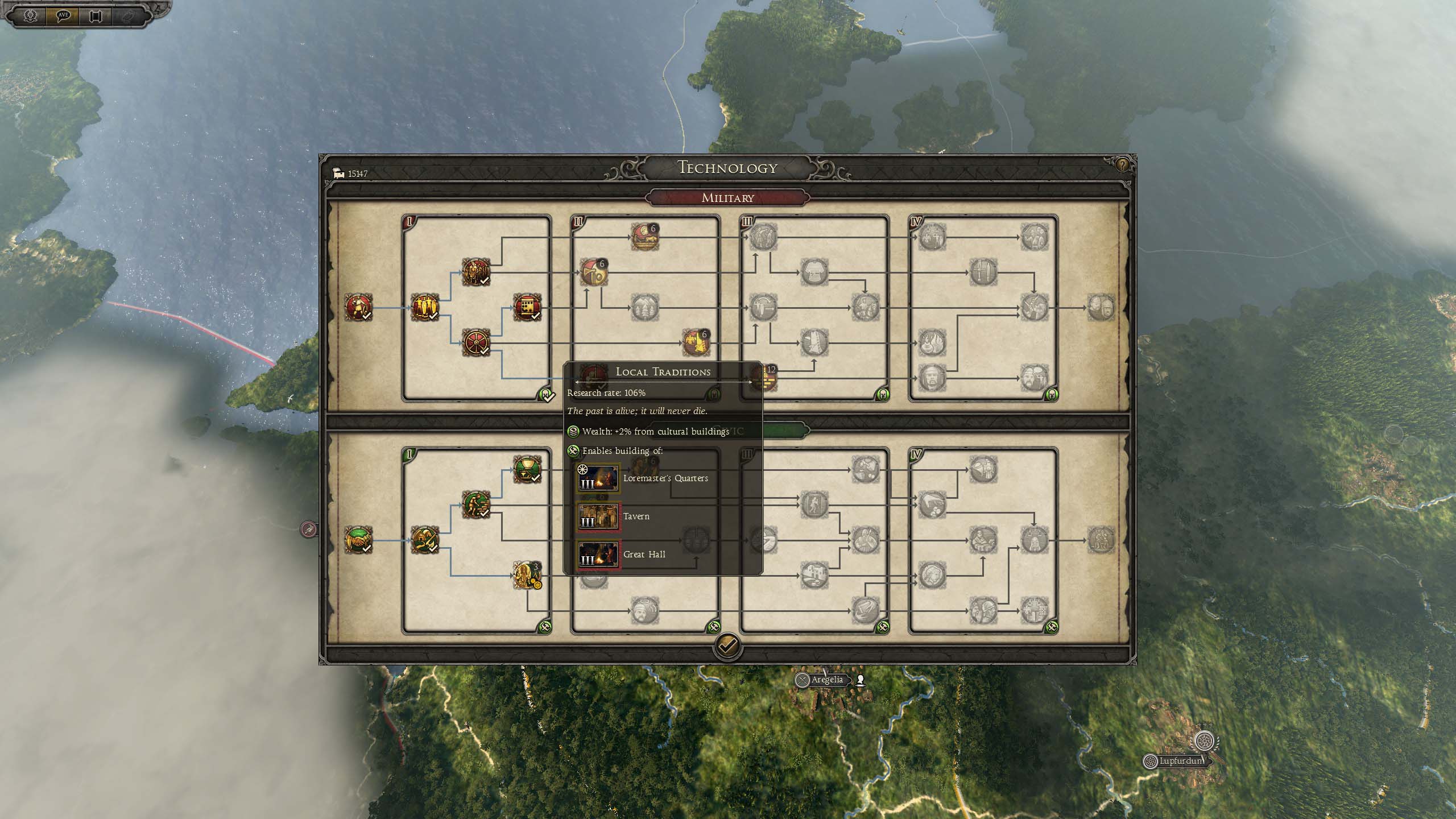Select the goblet civic technology

click(x=527, y=469)
